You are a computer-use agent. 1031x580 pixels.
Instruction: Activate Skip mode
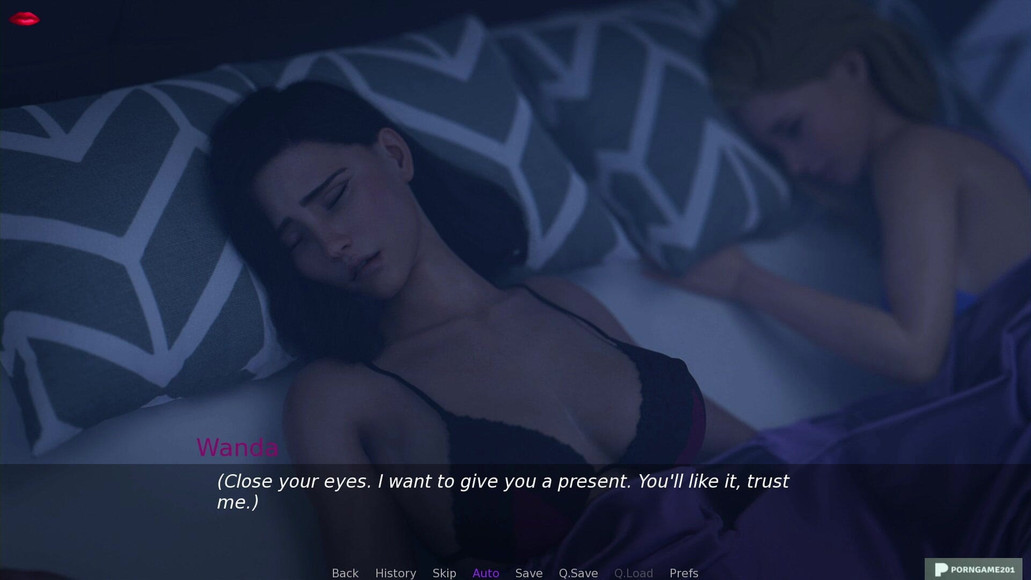point(444,573)
